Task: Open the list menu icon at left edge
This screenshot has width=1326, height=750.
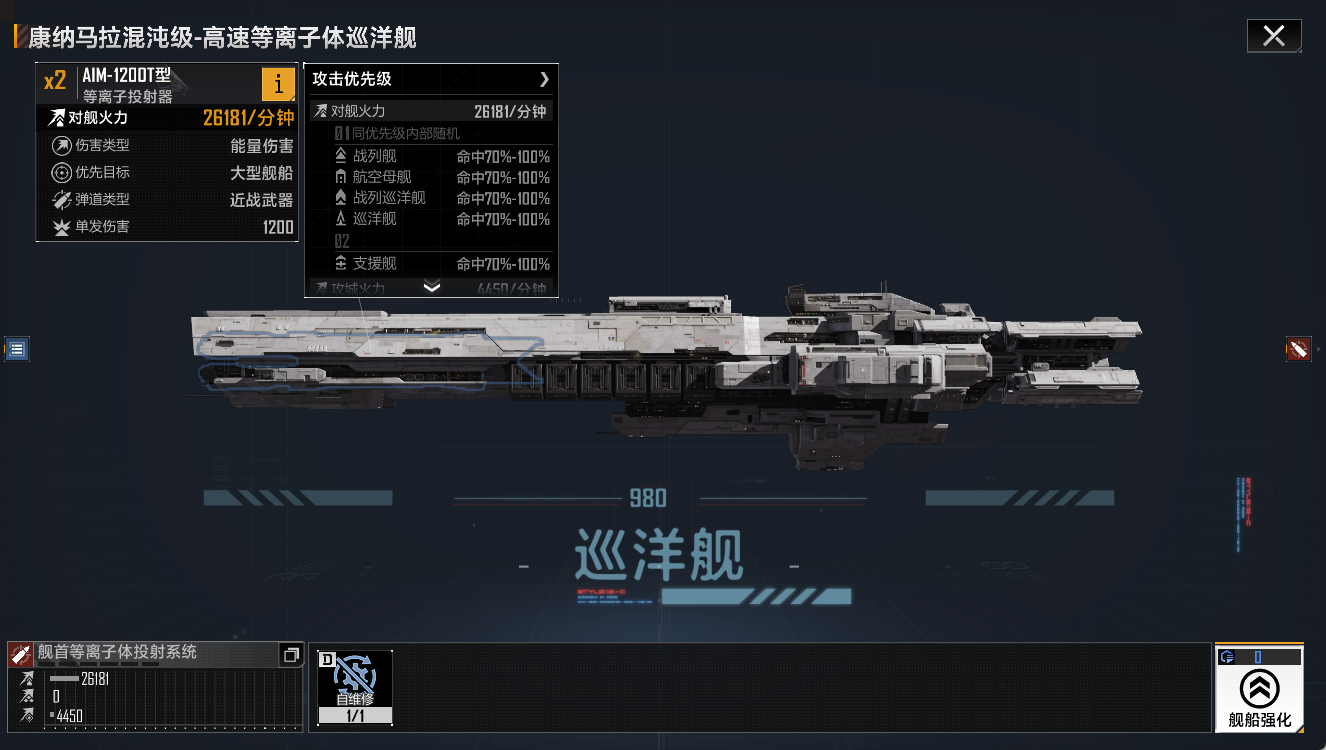Action: pos(17,349)
